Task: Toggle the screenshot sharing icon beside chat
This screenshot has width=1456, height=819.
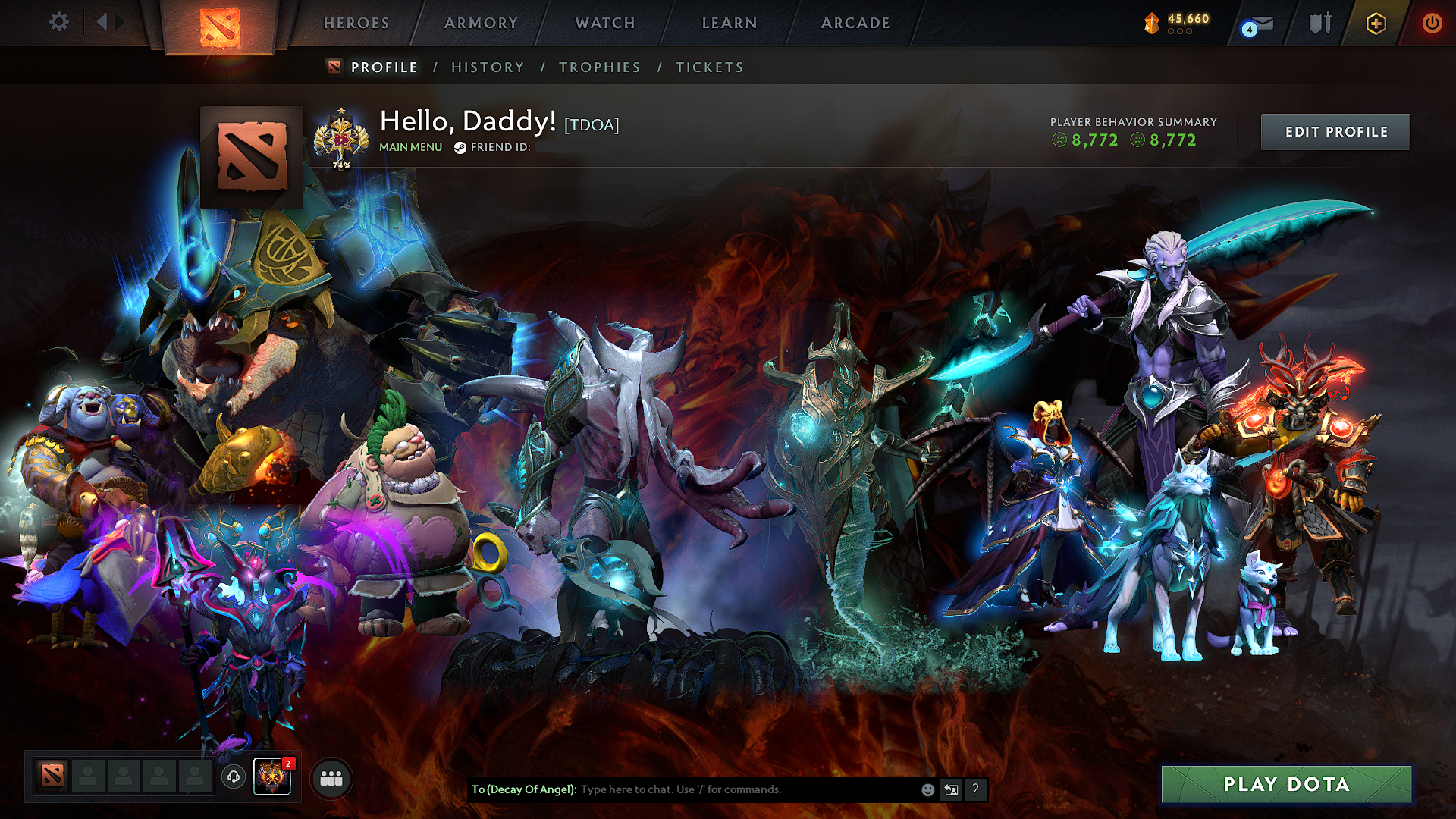Action: click(x=951, y=789)
